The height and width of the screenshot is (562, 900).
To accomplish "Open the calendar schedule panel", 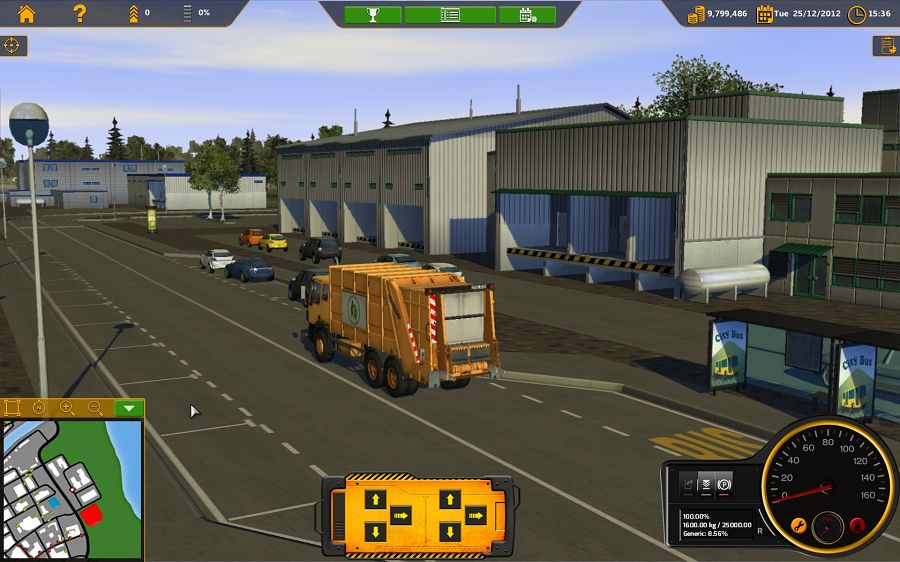I will pyautogui.click(x=526, y=14).
